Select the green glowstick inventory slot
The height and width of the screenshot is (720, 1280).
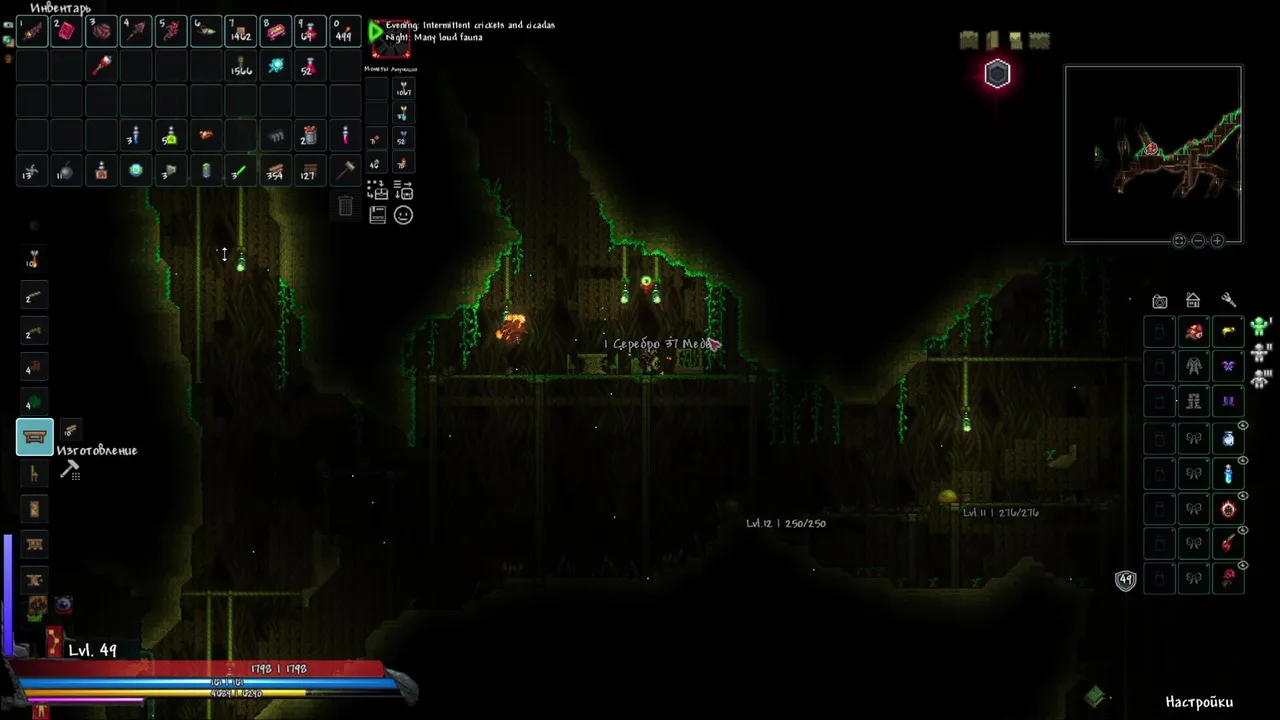coord(240,170)
